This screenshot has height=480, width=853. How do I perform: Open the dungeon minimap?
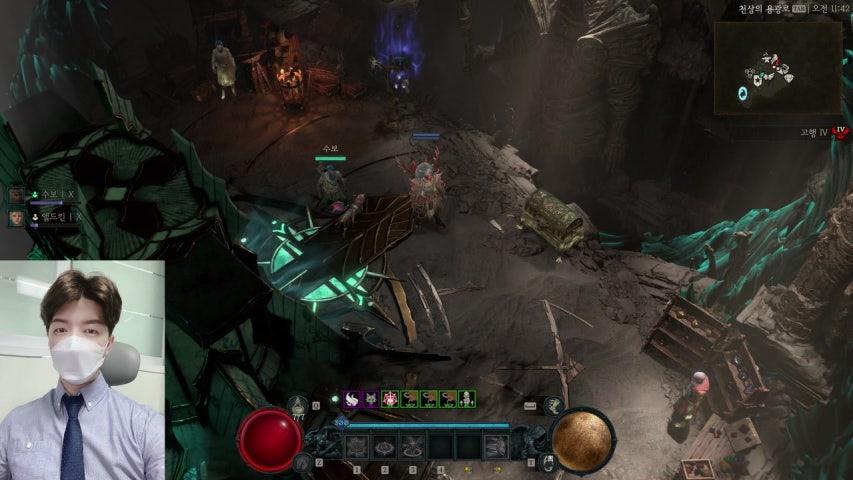click(x=778, y=67)
